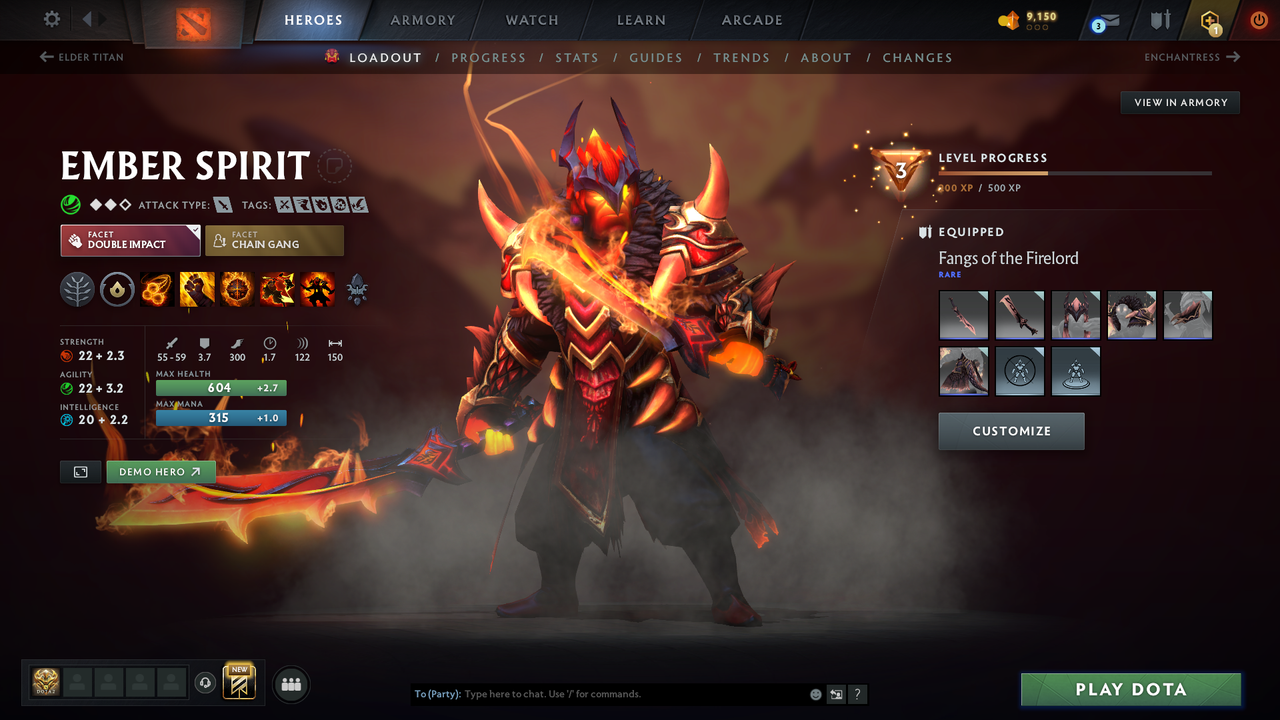Select the Sleight of Fist ability icon

(x=196, y=289)
